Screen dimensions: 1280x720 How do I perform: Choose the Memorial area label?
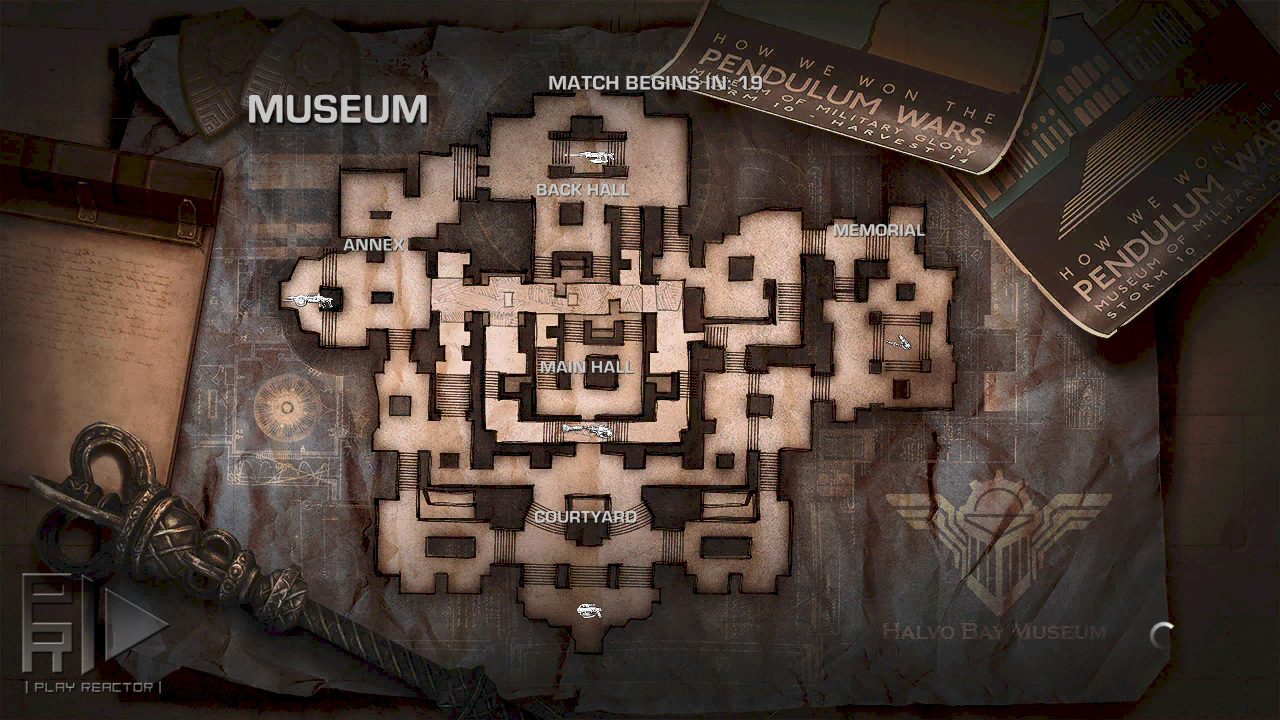[x=879, y=230]
